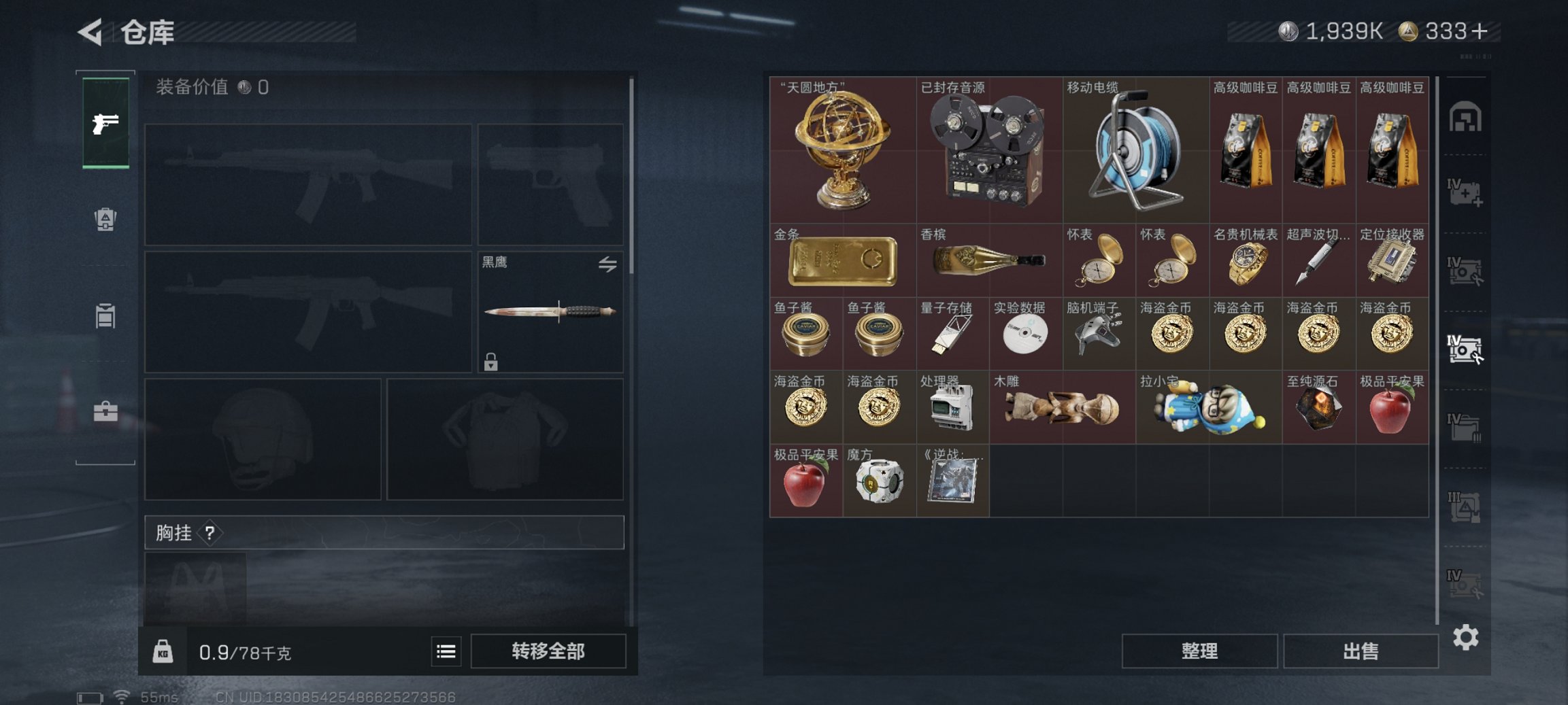
Task: Click the 出售 sell button
Action: pos(1361,651)
